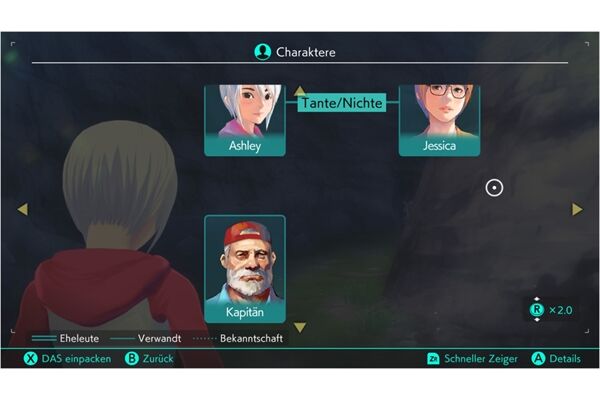The height and width of the screenshot is (400, 600).
Task: Change the ×2.0 zoom level
Action: pos(551,310)
